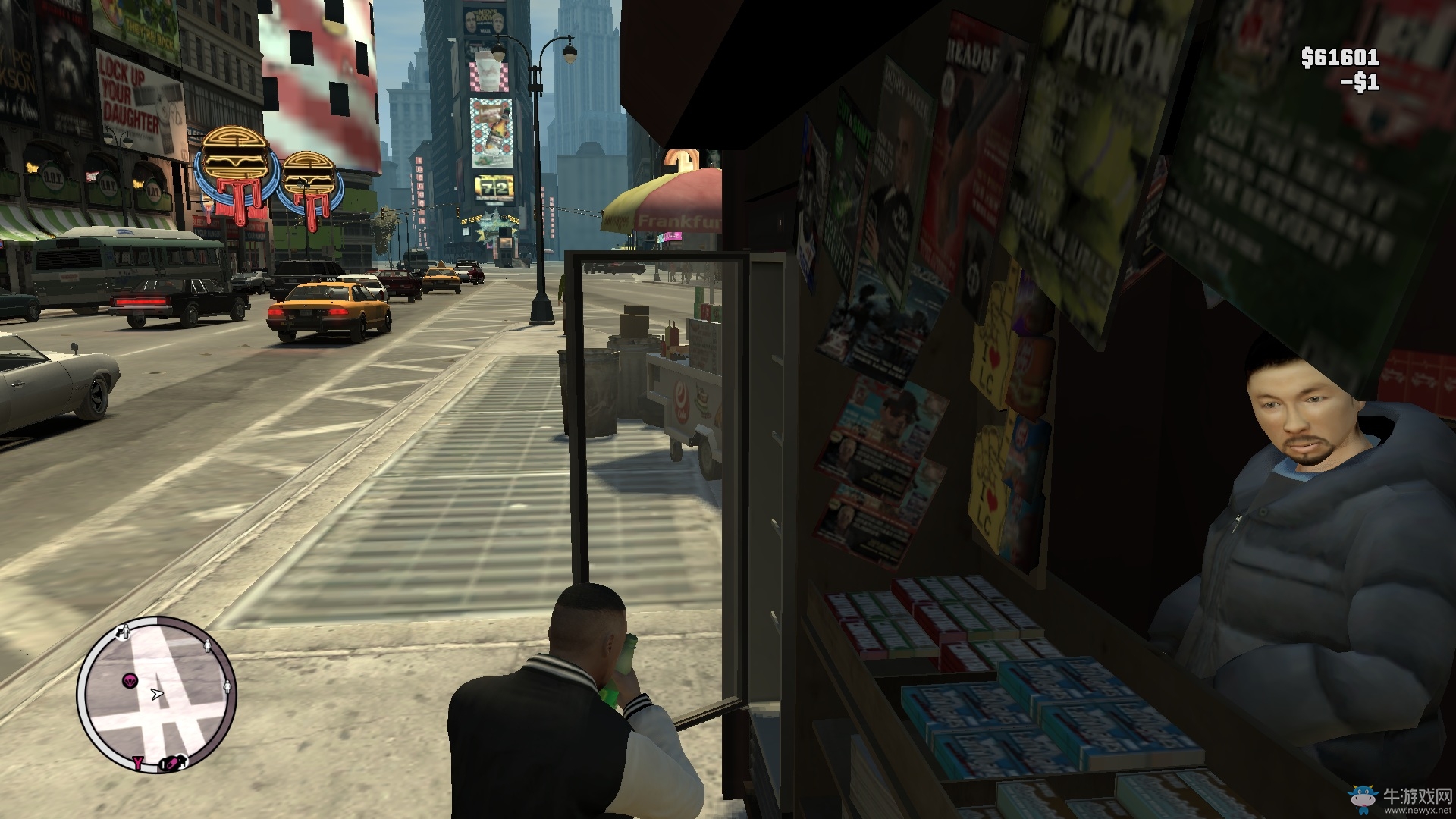This screenshot has height=819, width=1456.
Task: Click the yellow 'Y' letter under the minimap
Action: pos(139,763)
